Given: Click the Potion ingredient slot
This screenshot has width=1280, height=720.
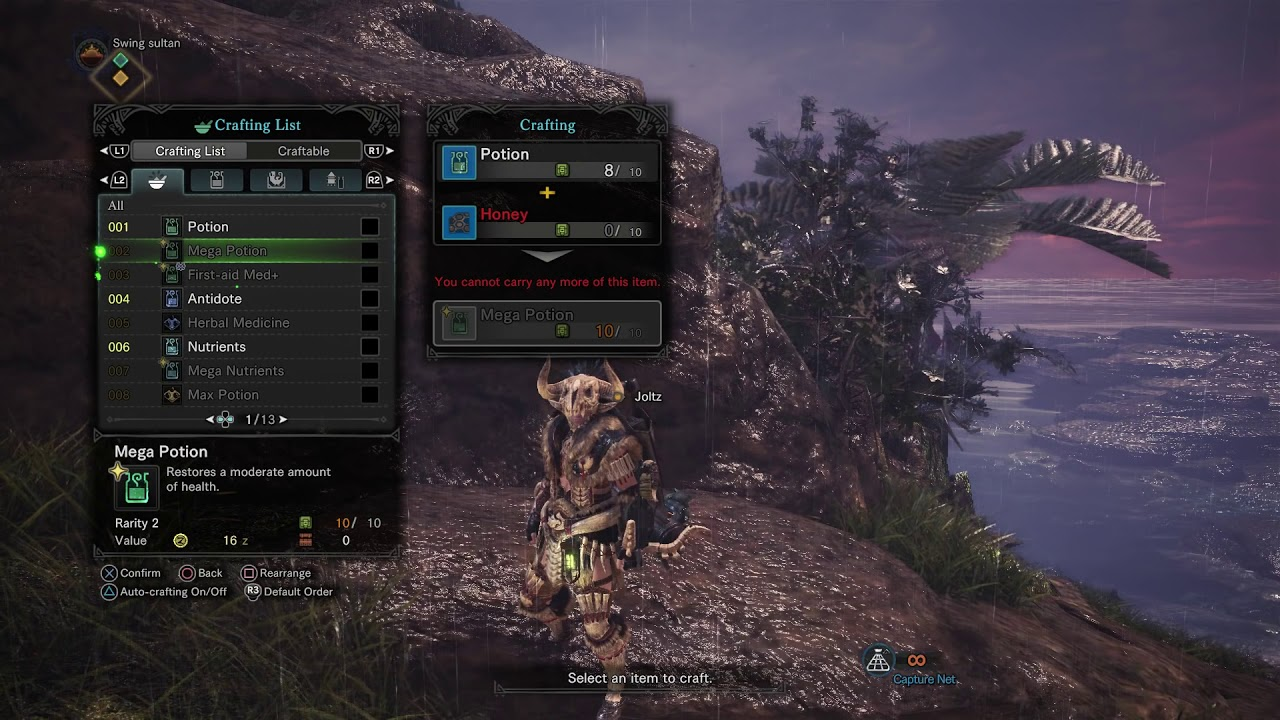Looking at the screenshot, I should click(x=548, y=162).
